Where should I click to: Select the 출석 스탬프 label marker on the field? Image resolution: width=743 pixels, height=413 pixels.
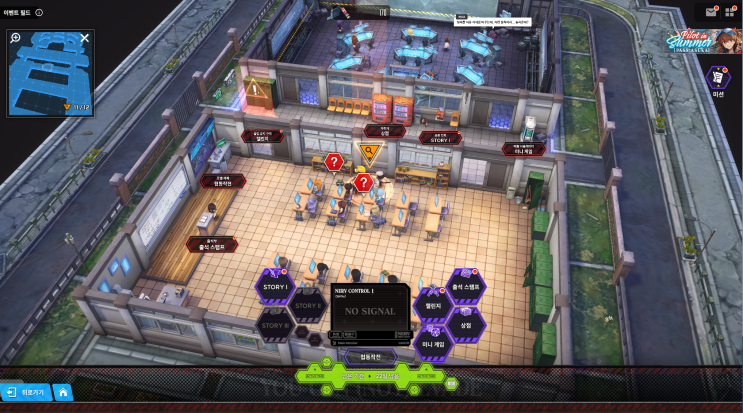tap(212, 244)
